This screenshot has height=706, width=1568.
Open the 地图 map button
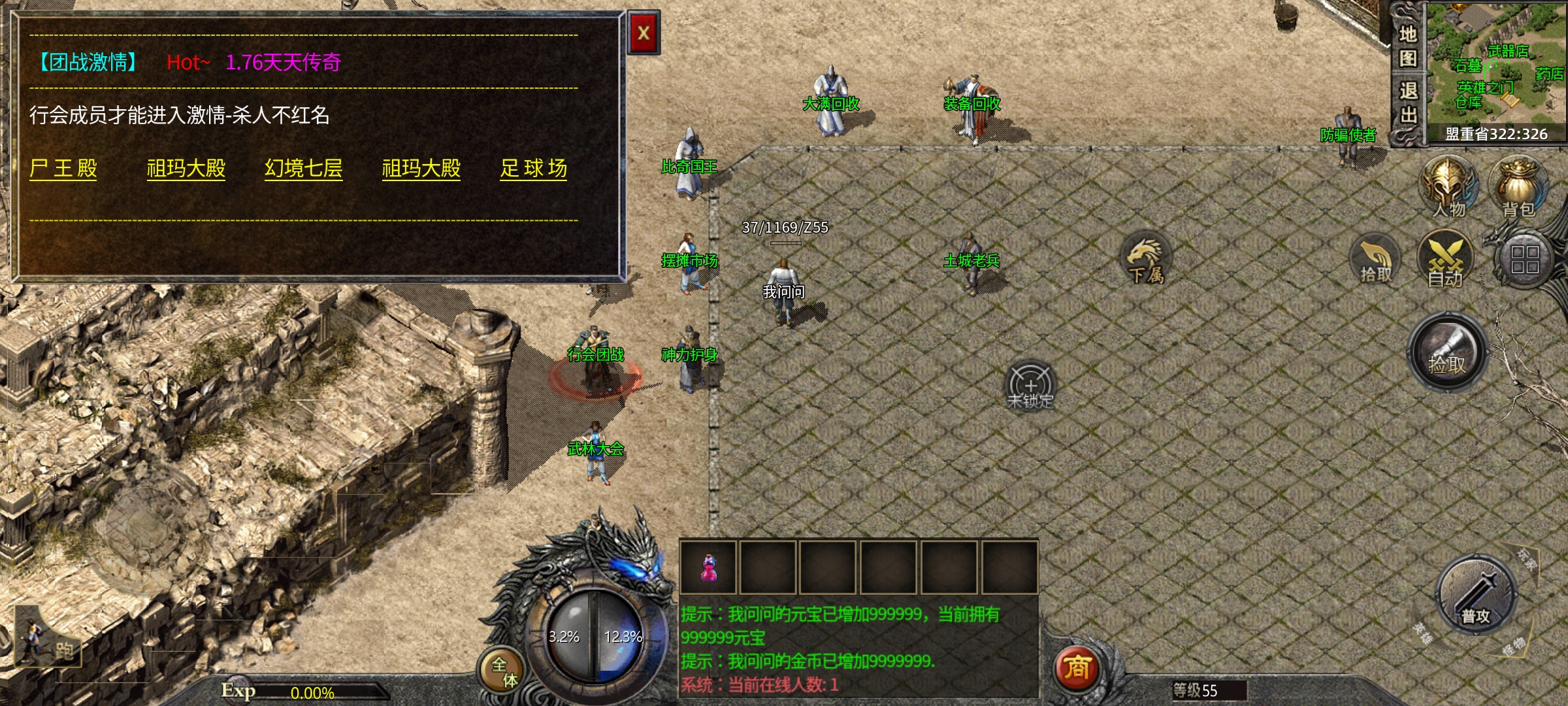[1408, 46]
